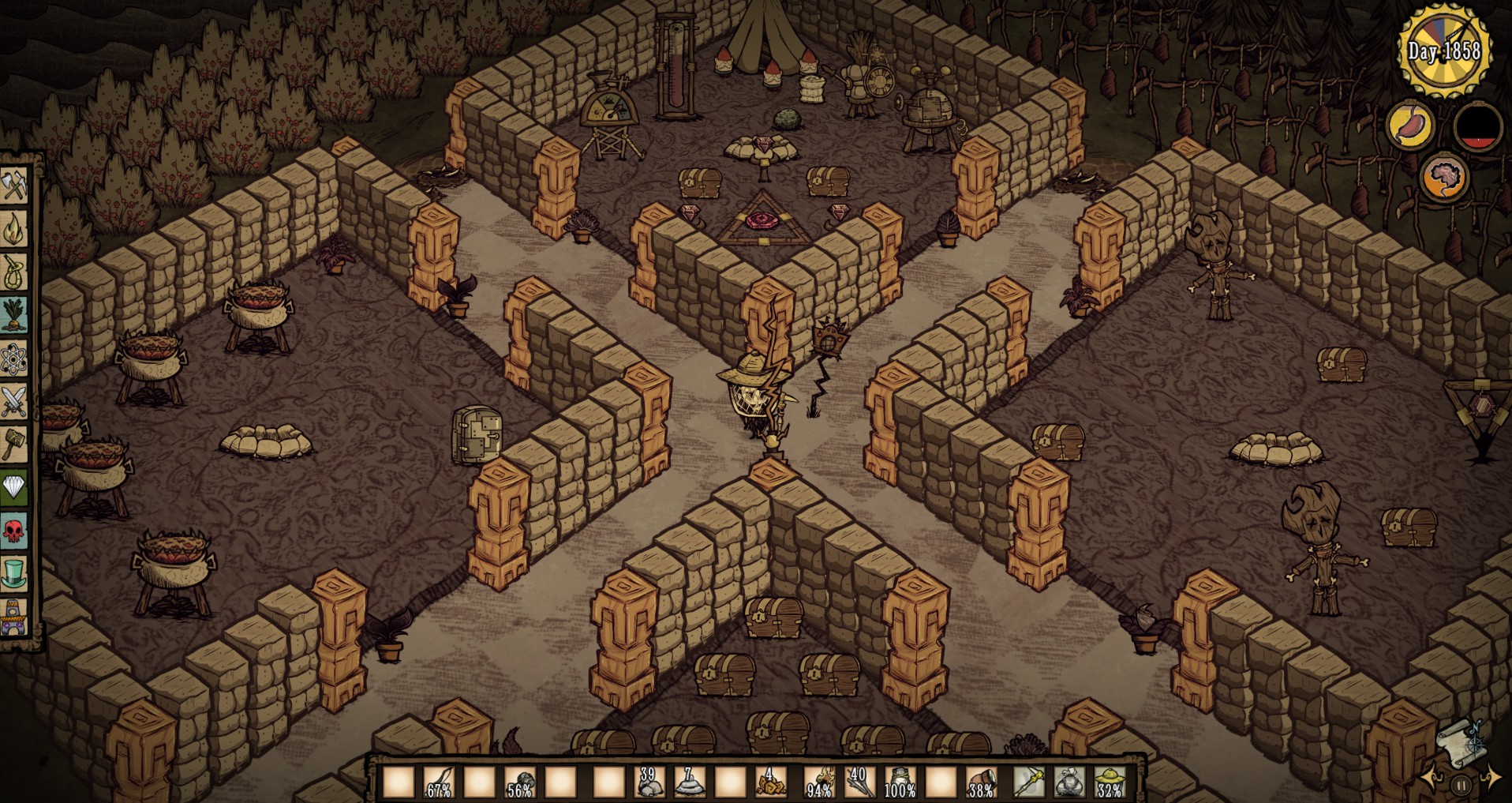This screenshot has width=1512, height=803.
Task: Select the Food crafting tab with carrot icon
Action: point(14,315)
